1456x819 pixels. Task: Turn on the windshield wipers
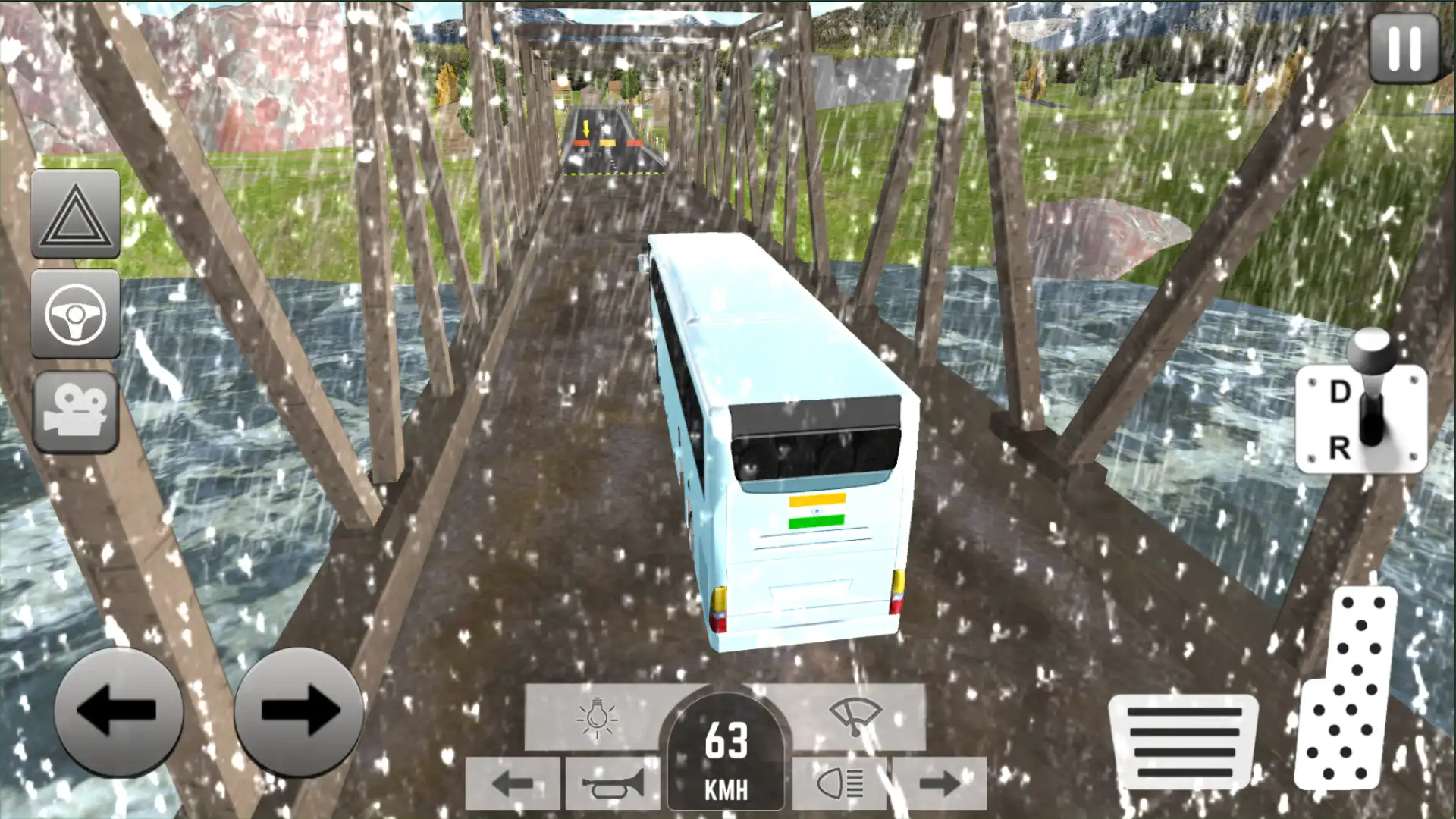(x=855, y=717)
